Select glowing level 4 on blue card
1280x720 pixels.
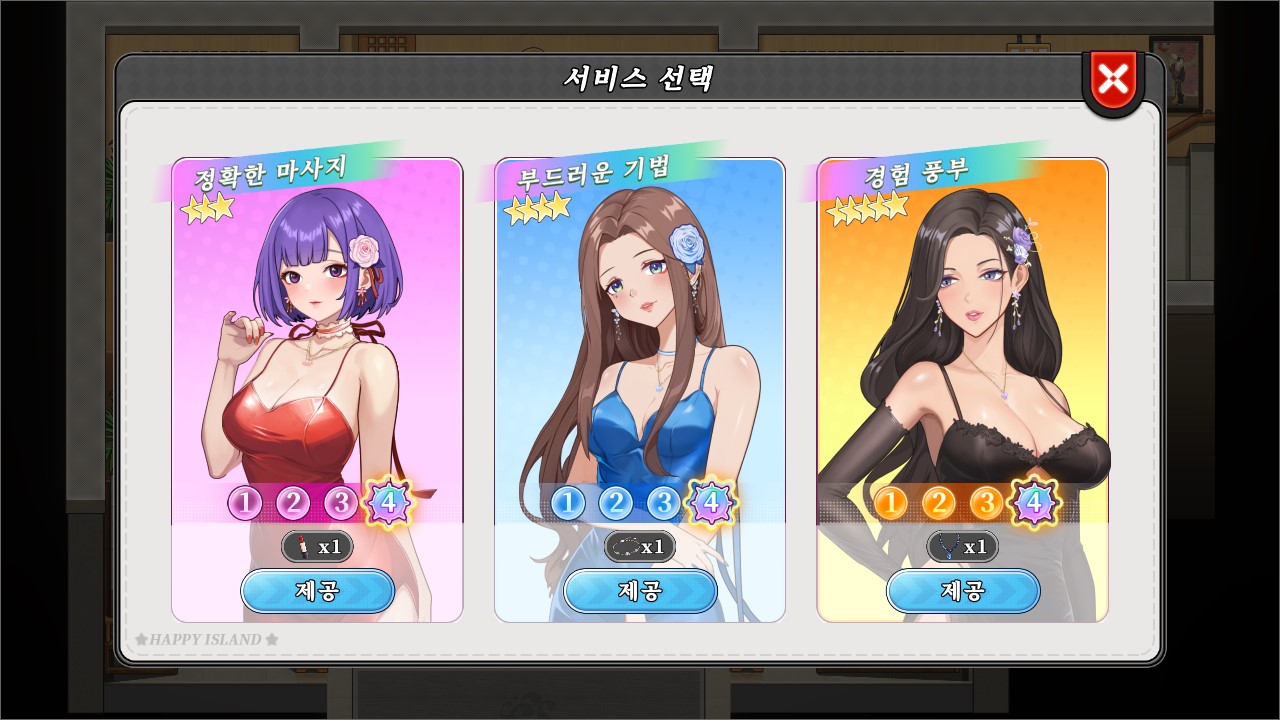point(712,502)
